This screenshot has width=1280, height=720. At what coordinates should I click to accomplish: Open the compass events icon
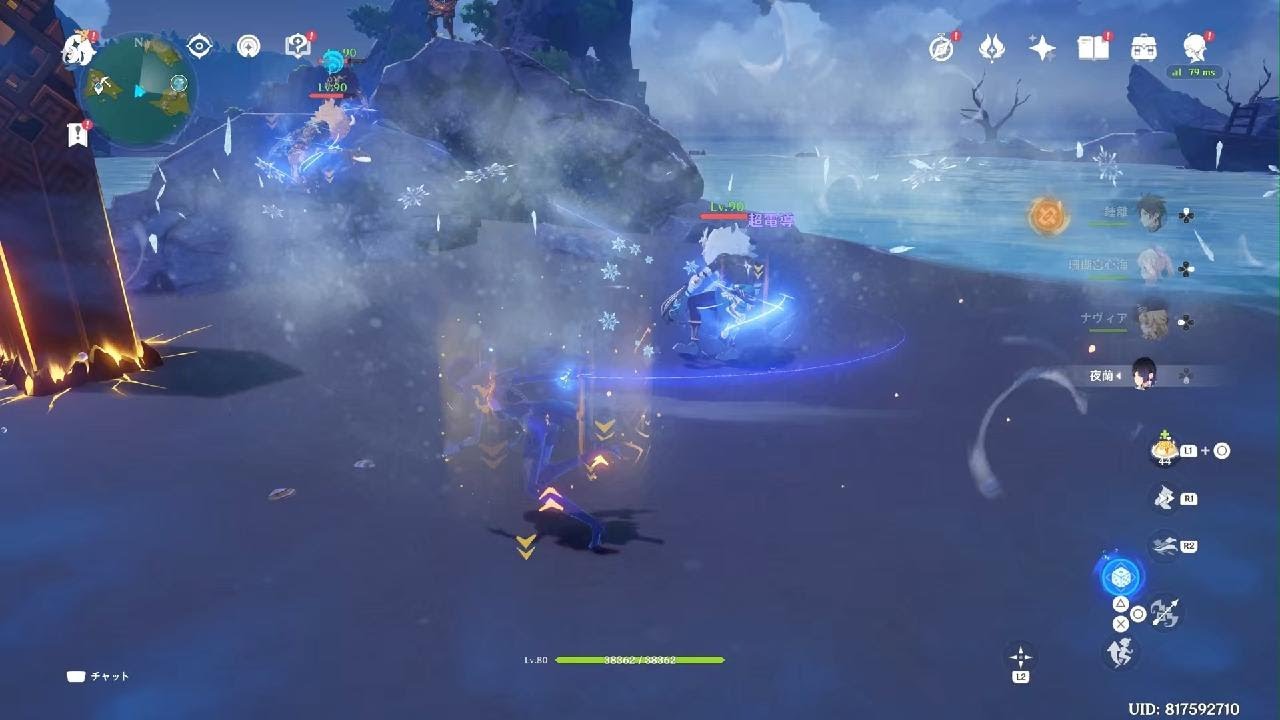click(942, 48)
